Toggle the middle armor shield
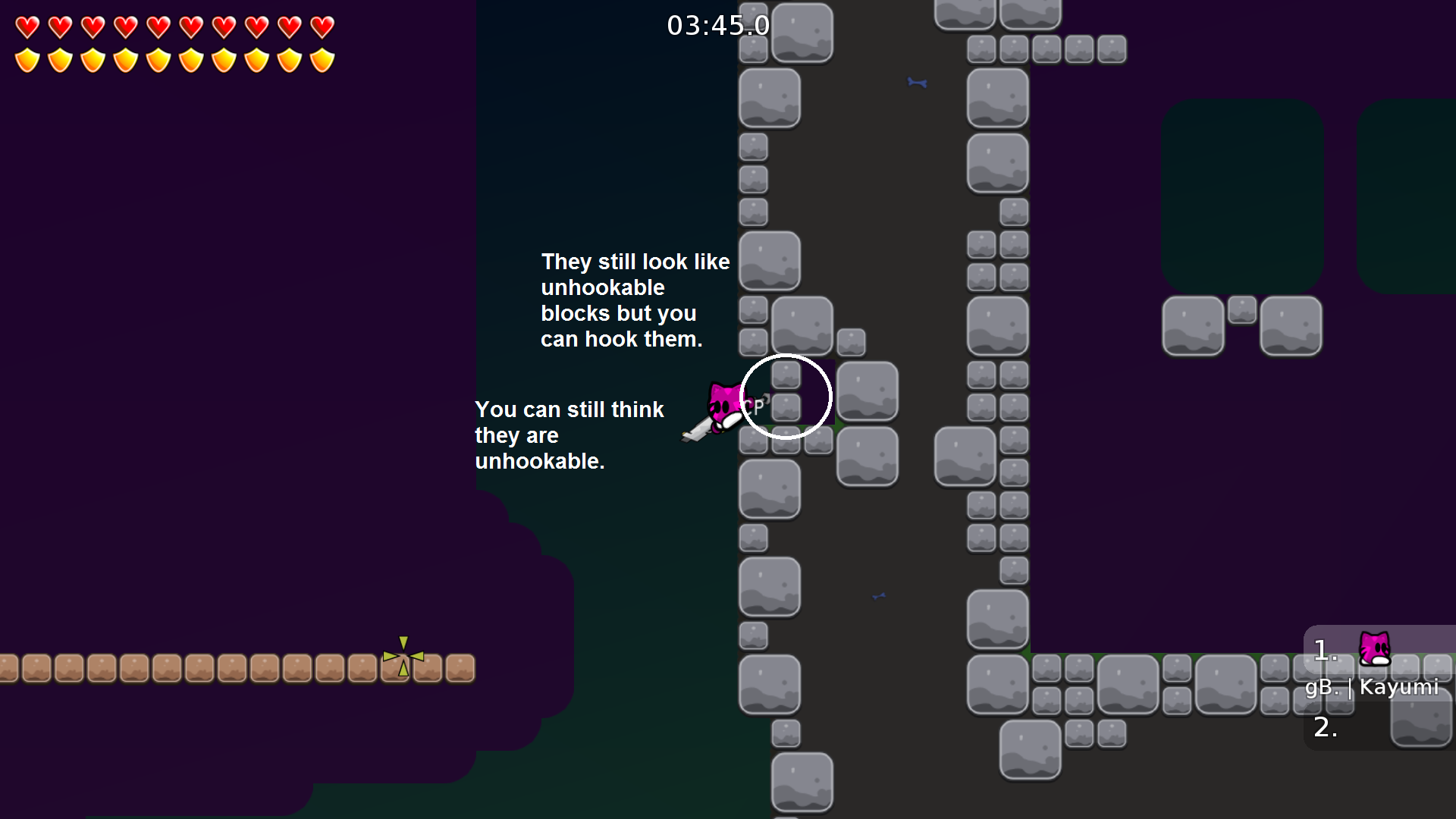This screenshot has width=1456, height=819. [158, 58]
